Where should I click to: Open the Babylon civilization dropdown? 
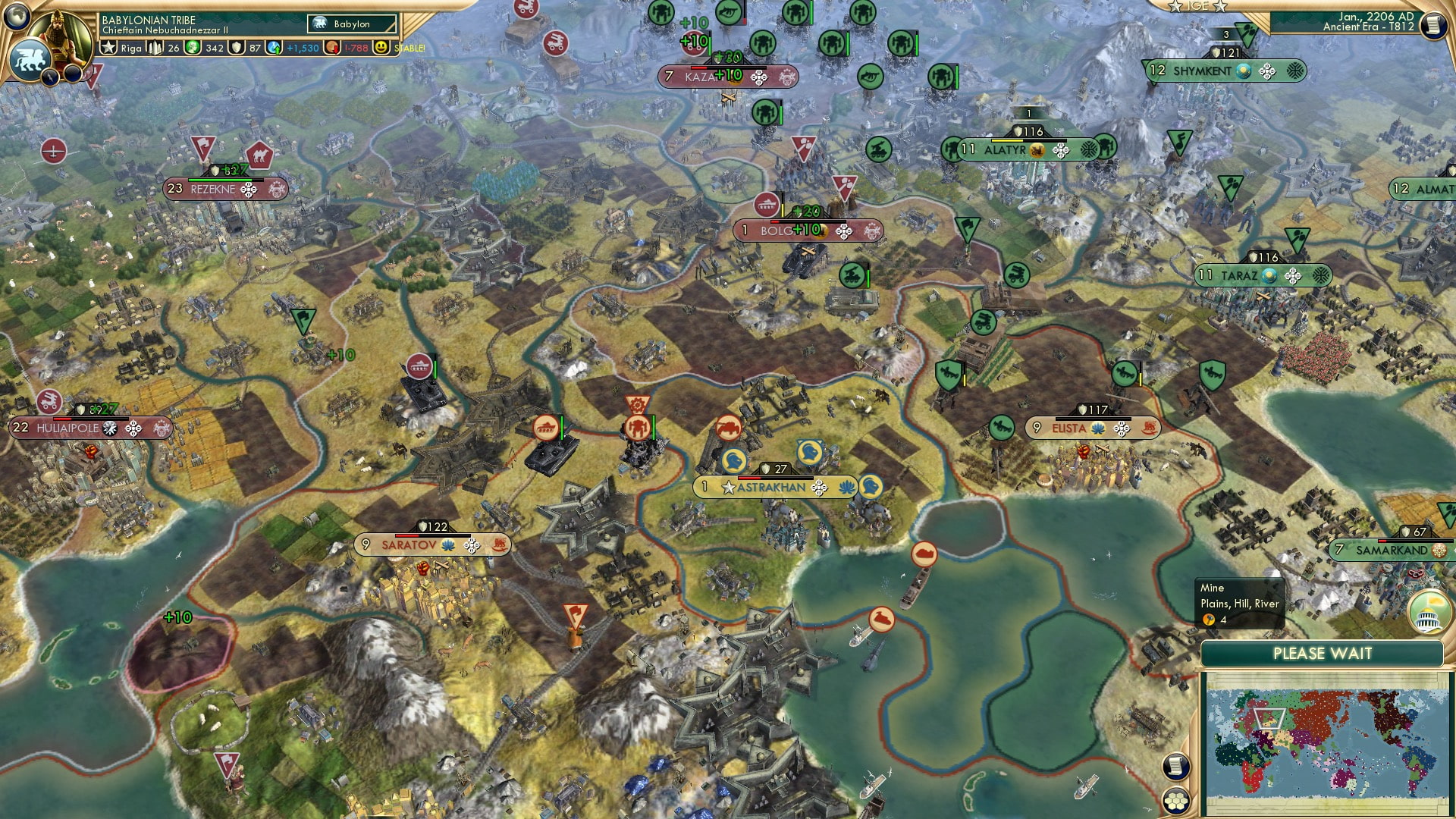[x=351, y=24]
